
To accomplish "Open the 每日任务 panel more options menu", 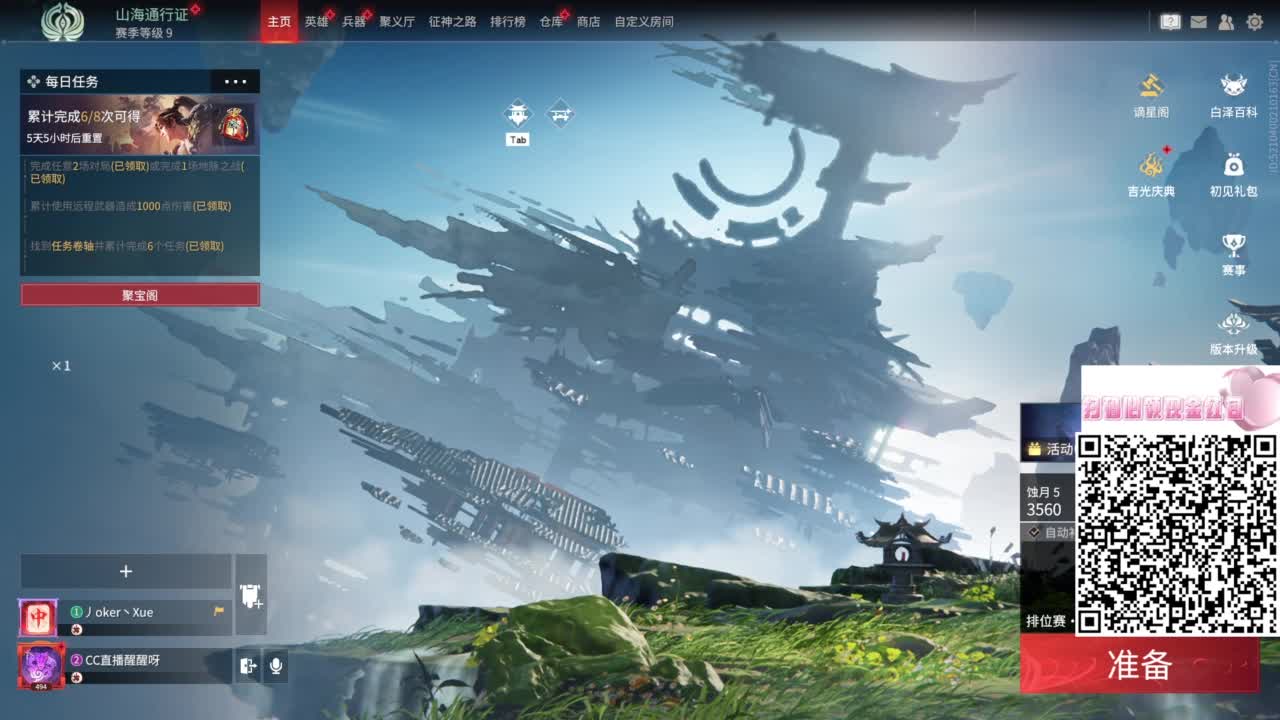I will [x=236, y=81].
